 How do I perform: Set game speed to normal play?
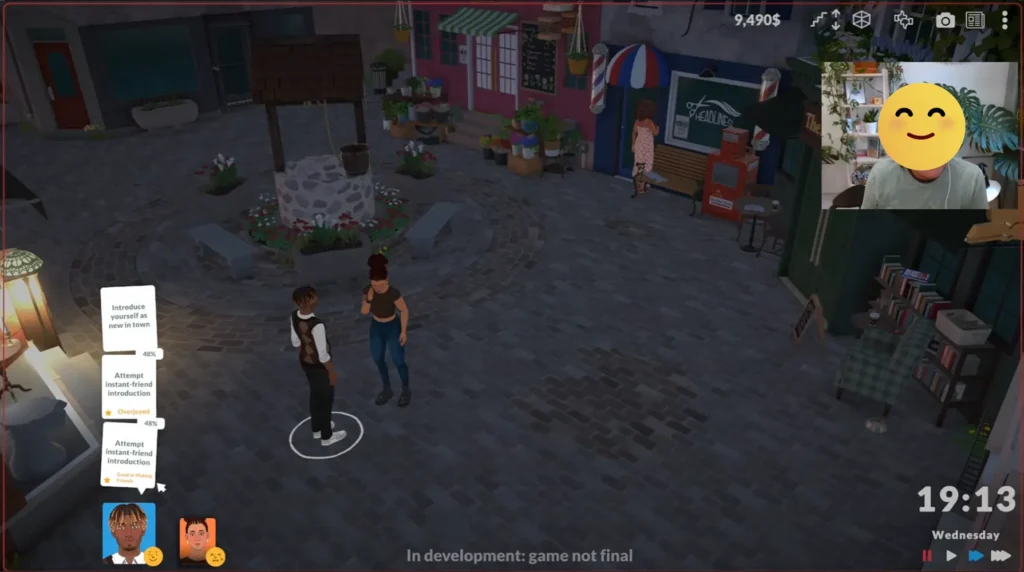click(951, 556)
